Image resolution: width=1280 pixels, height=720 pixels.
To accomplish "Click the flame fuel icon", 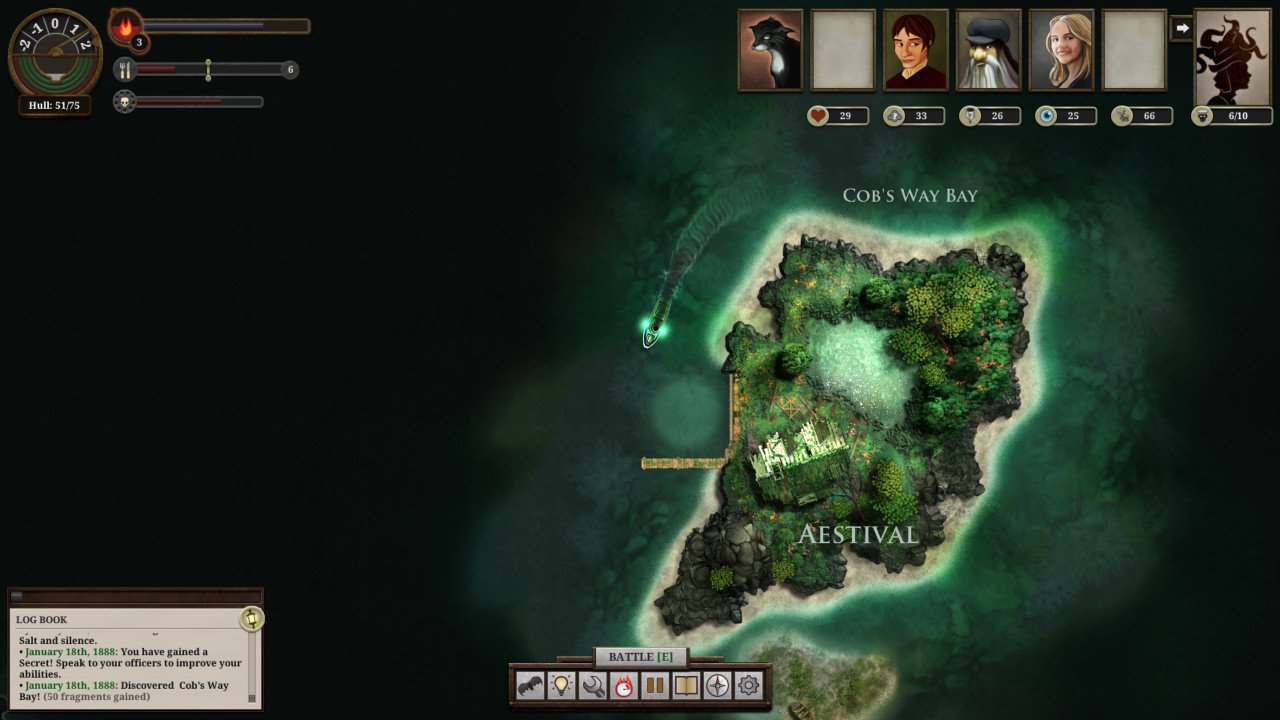I will pyautogui.click(x=125, y=27).
